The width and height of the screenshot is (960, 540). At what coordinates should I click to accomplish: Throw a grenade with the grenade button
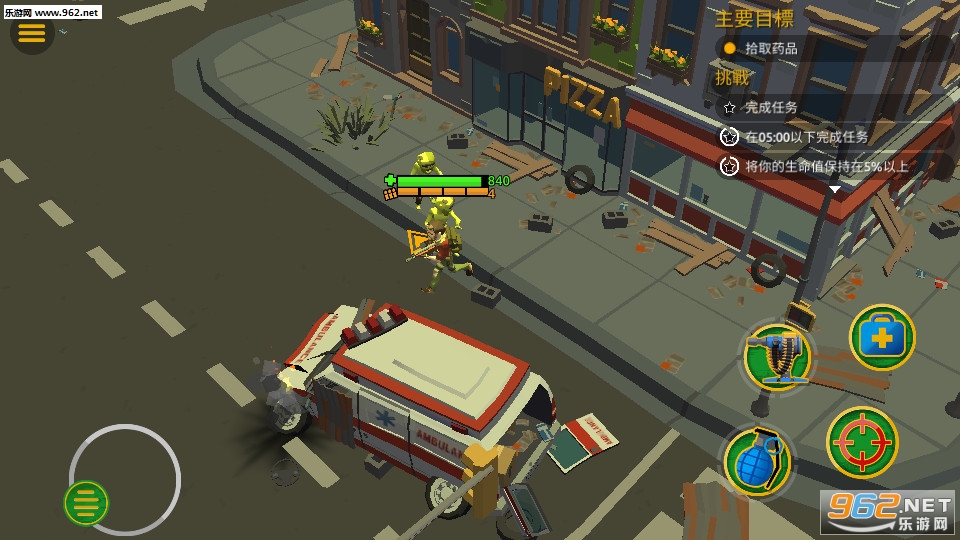click(x=758, y=461)
